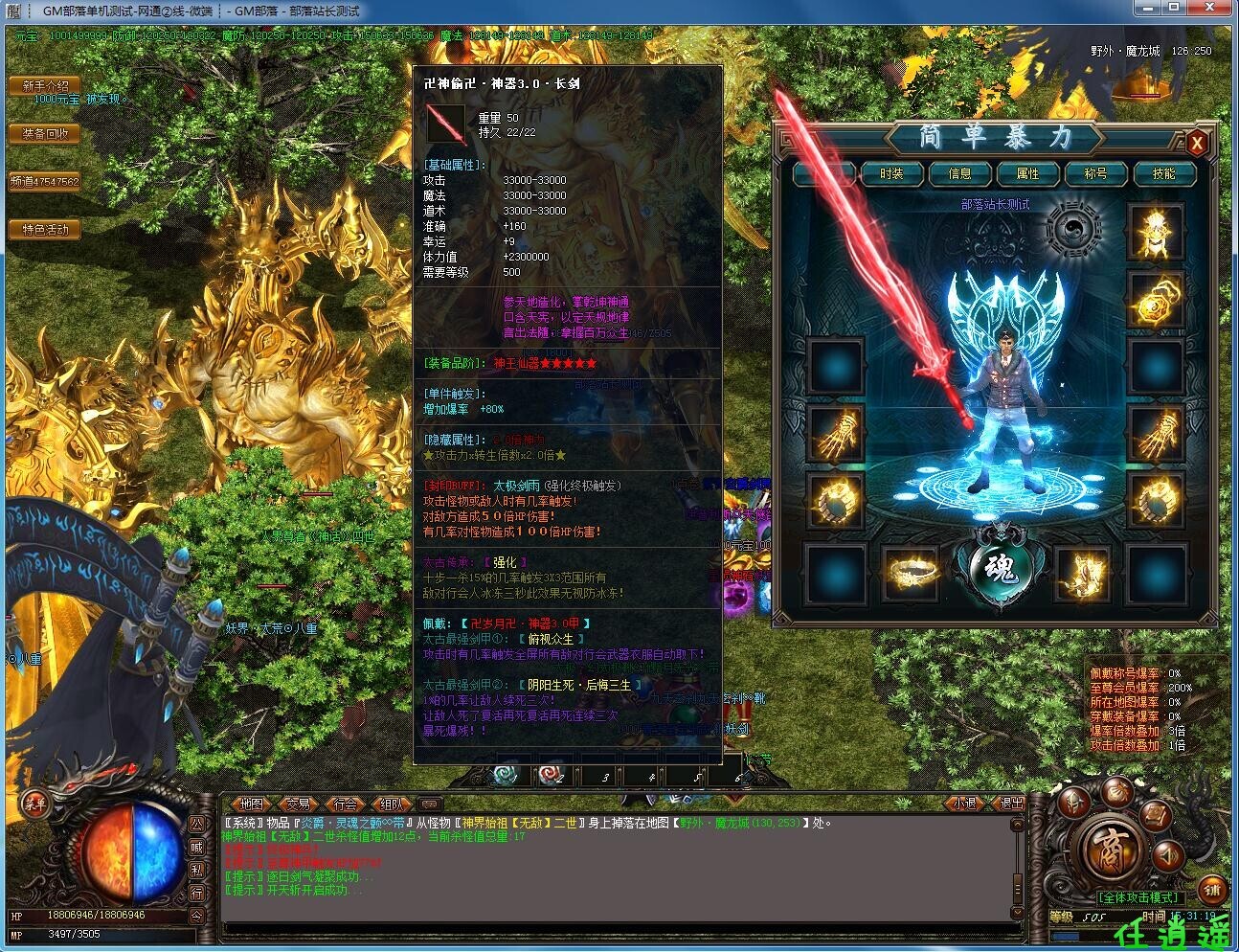The width and height of the screenshot is (1239, 952).
Task: Open the 地图 tab above the chat window
Action: point(251,805)
